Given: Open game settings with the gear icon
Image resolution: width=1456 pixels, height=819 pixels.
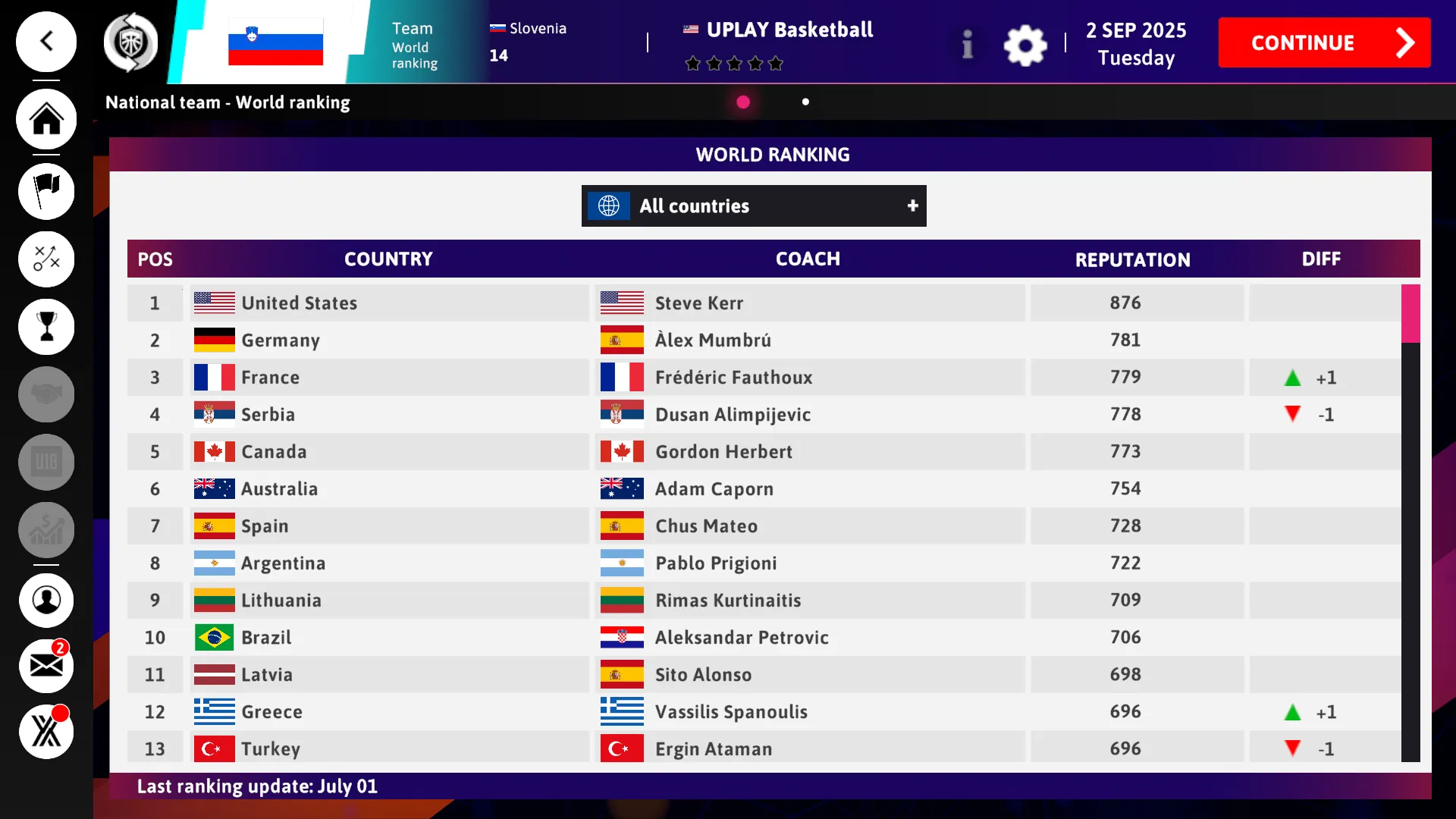Looking at the screenshot, I should click(x=1025, y=45).
